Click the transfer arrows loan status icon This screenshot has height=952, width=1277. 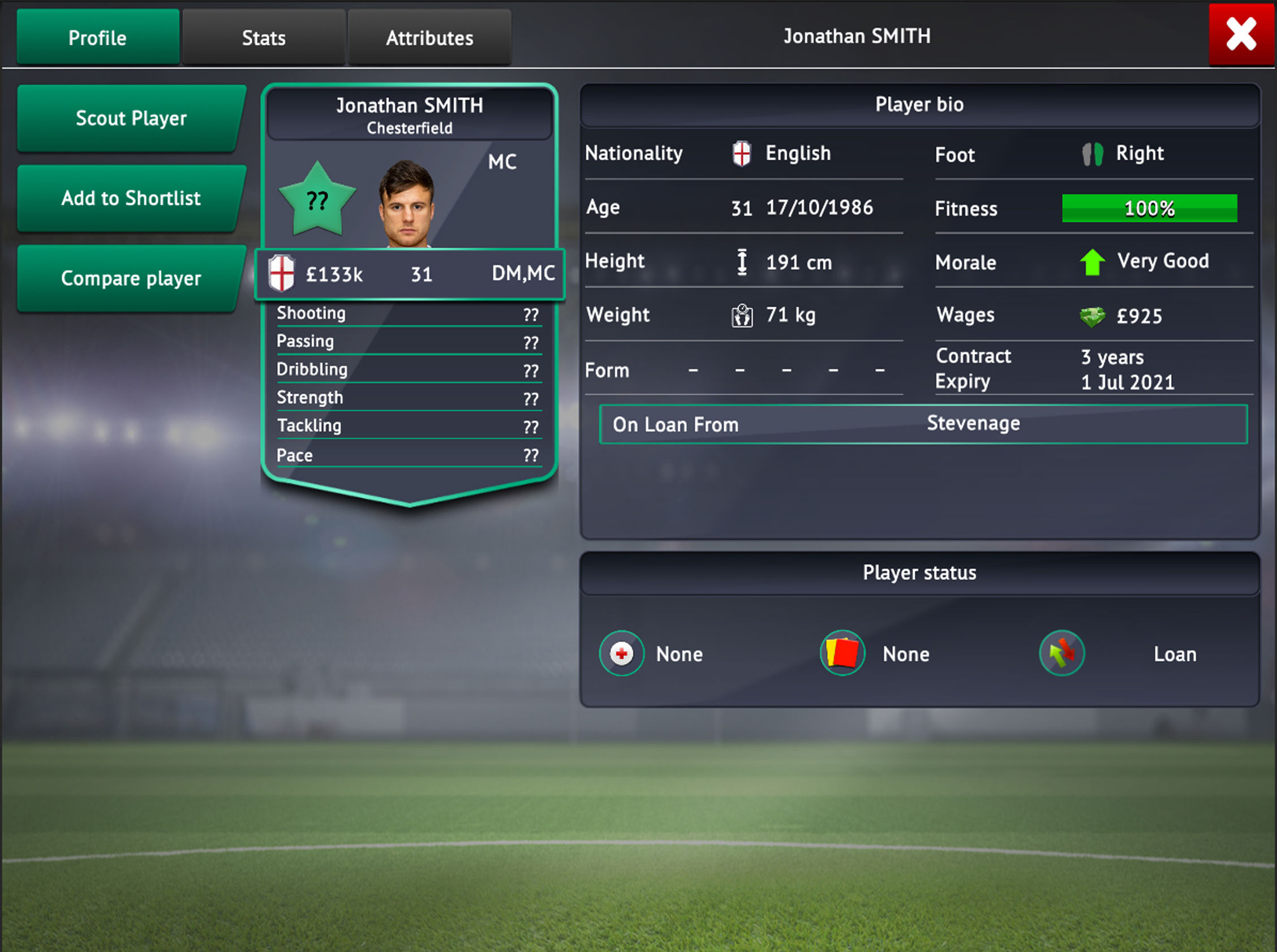tap(1061, 653)
